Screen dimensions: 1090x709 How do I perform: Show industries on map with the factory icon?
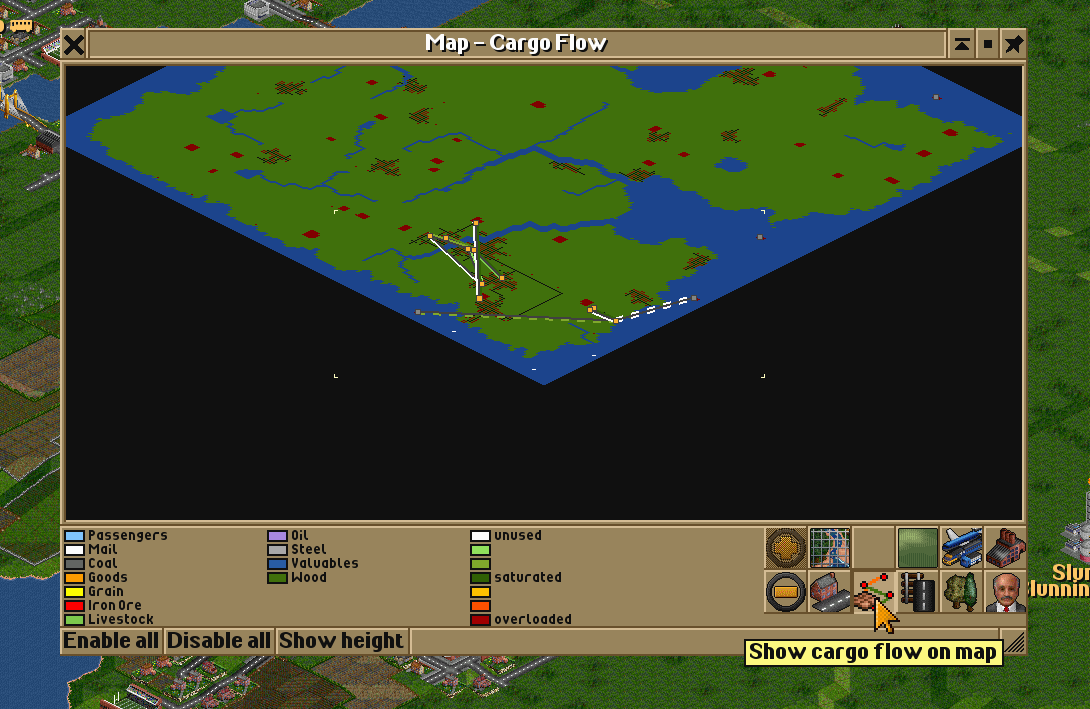coord(1005,548)
